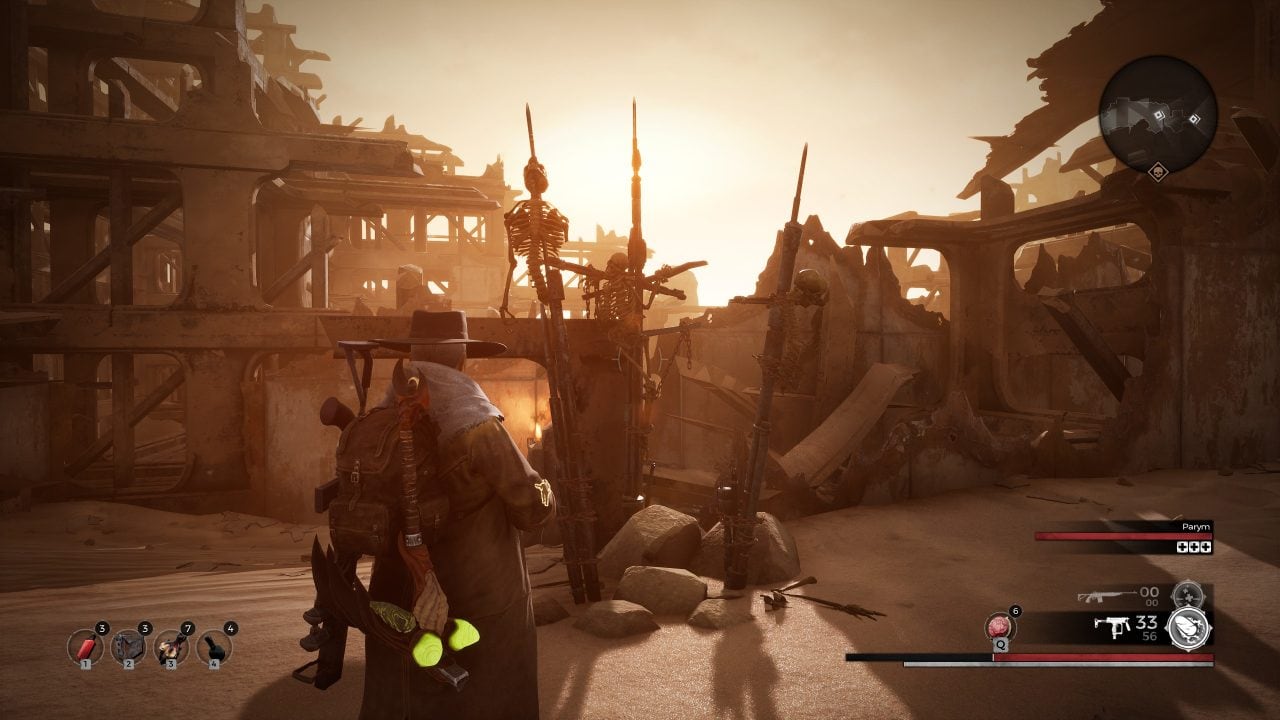The height and width of the screenshot is (720, 1280).
Task: Use the red Dragon Heart healing item
Action: pos(1001,627)
